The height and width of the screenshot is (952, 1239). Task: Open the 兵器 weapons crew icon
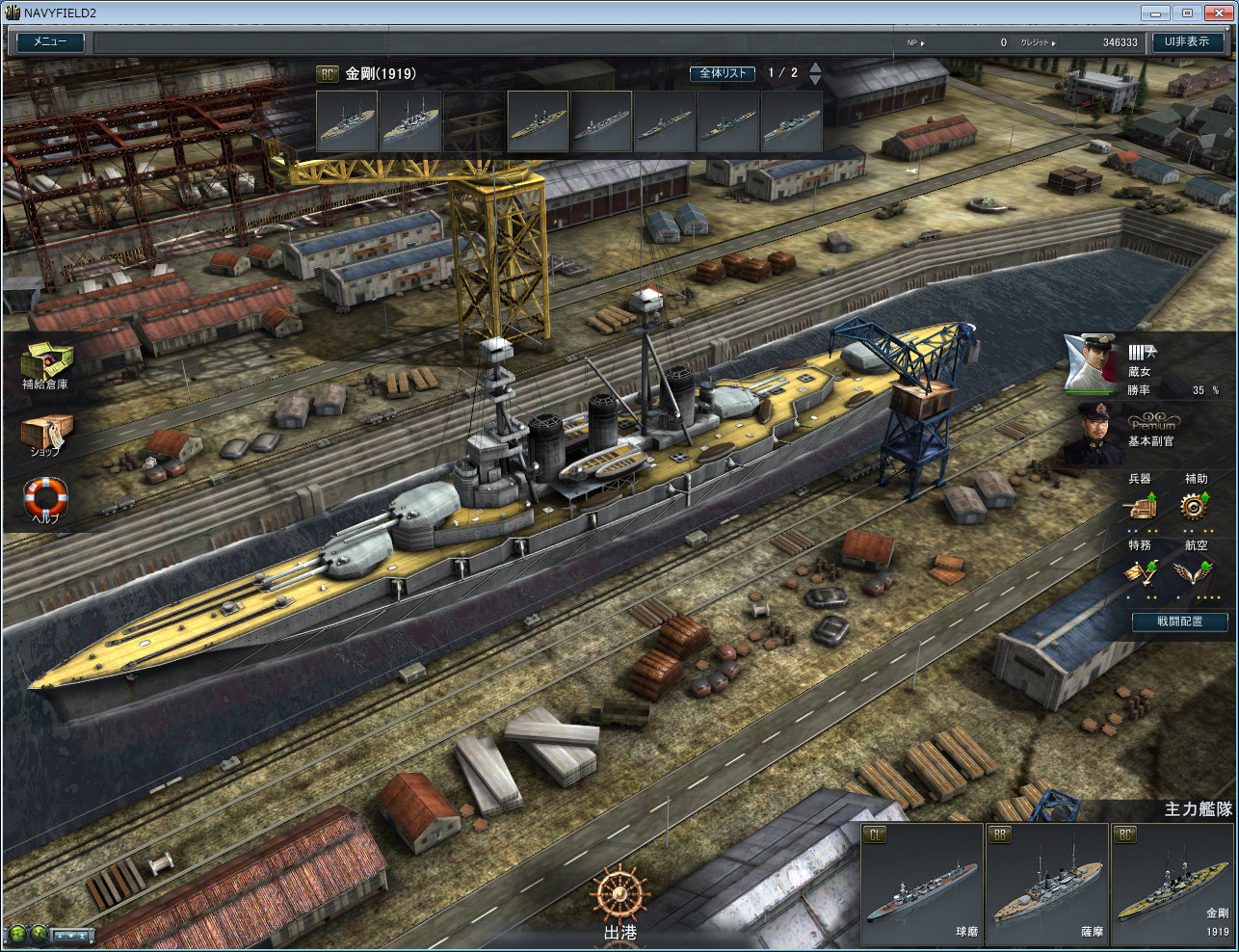(x=1140, y=504)
